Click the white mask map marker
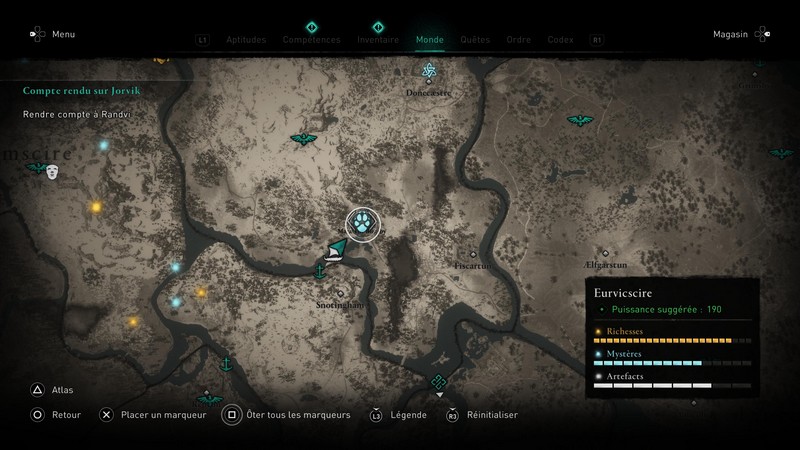The image size is (800, 450). pos(52,172)
